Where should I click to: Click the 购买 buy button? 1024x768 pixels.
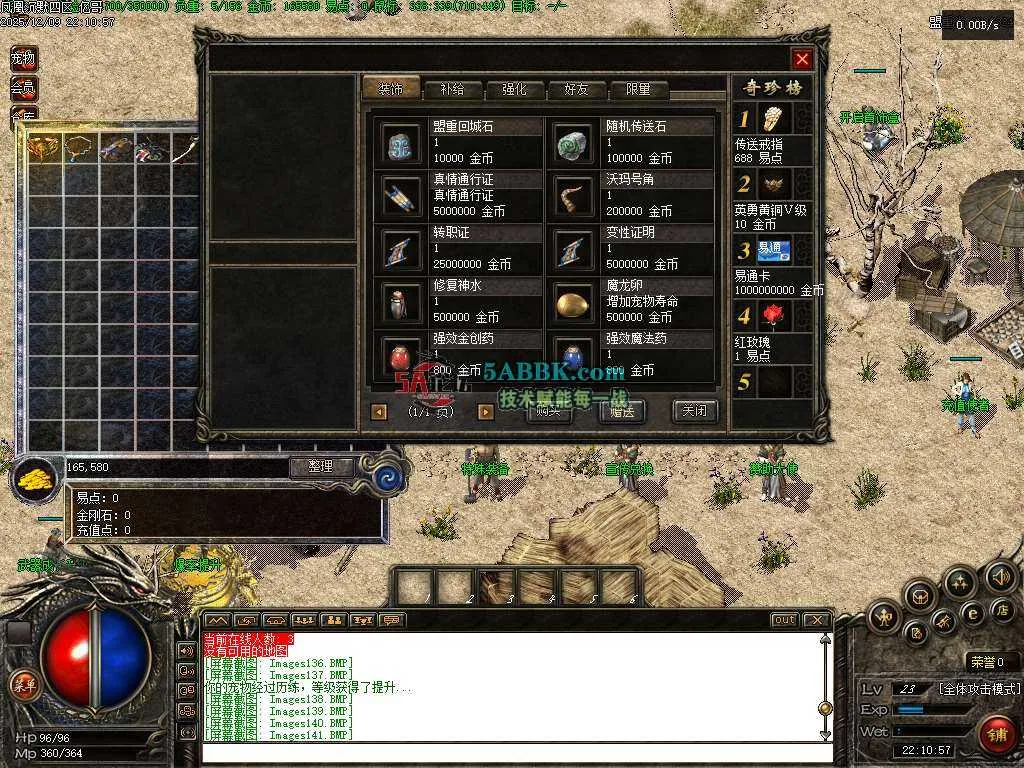[x=548, y=410]
